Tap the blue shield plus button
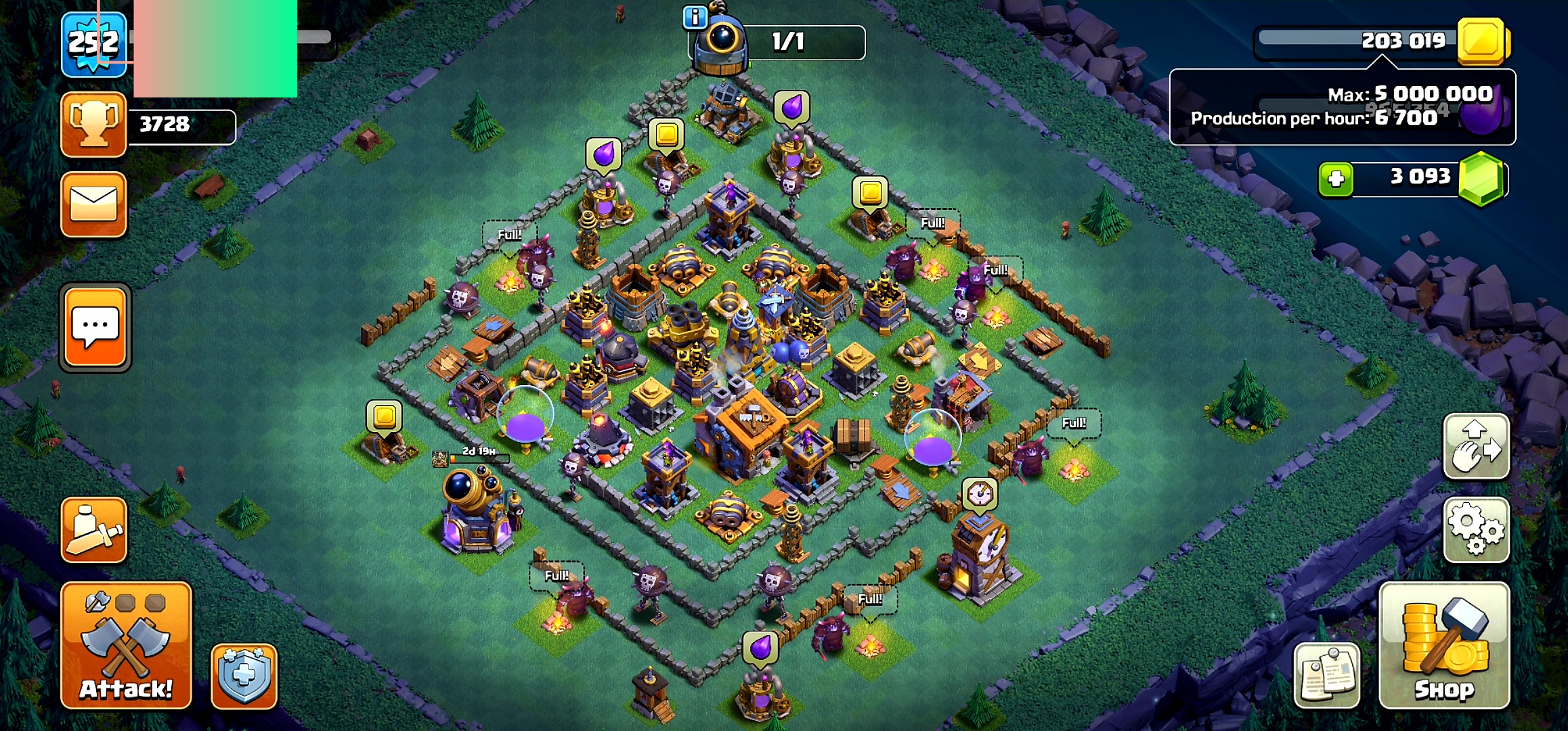 pyautogui.click(x=244, y=675)
